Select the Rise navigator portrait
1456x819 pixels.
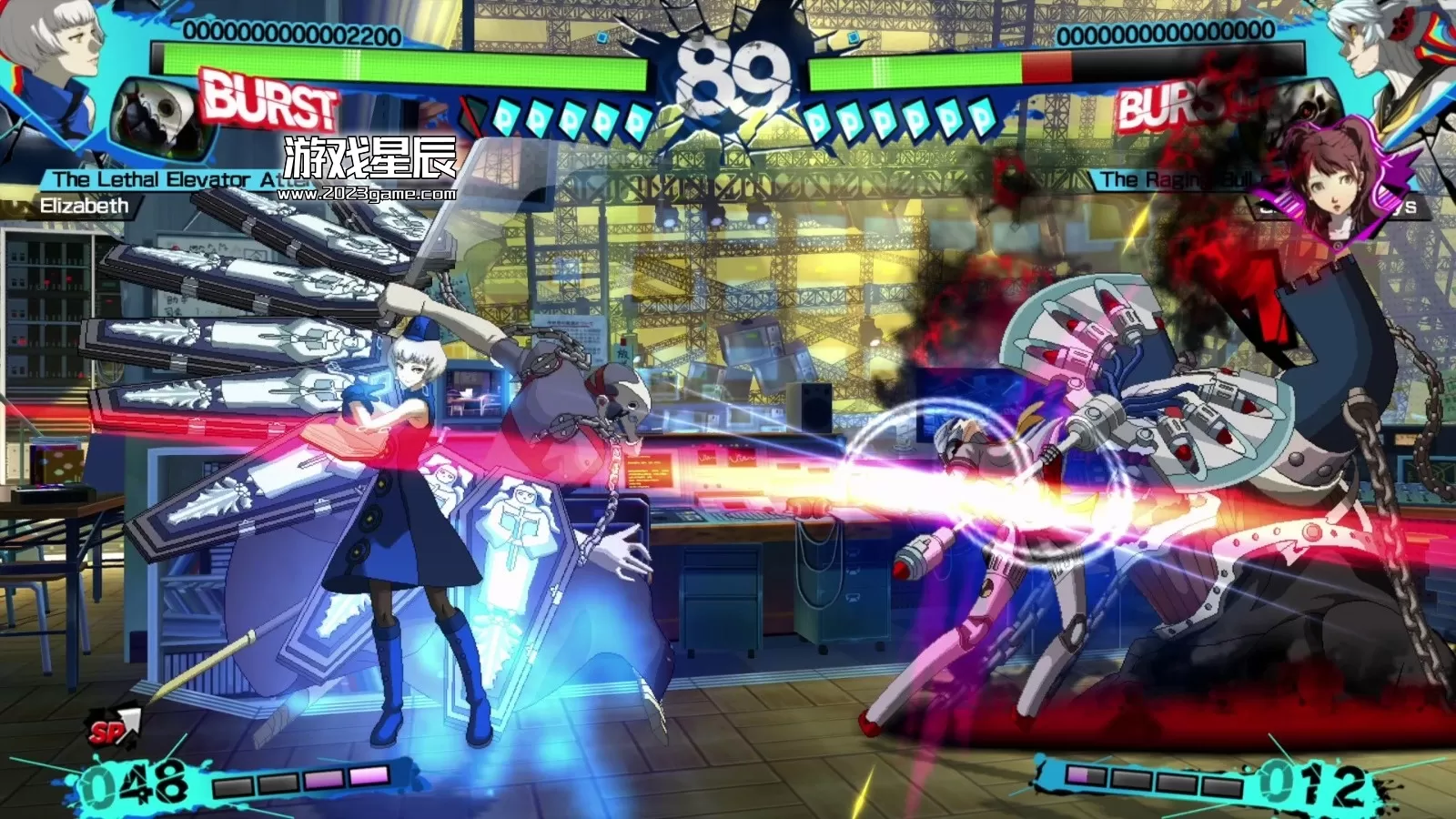(x=1331, y=182)
